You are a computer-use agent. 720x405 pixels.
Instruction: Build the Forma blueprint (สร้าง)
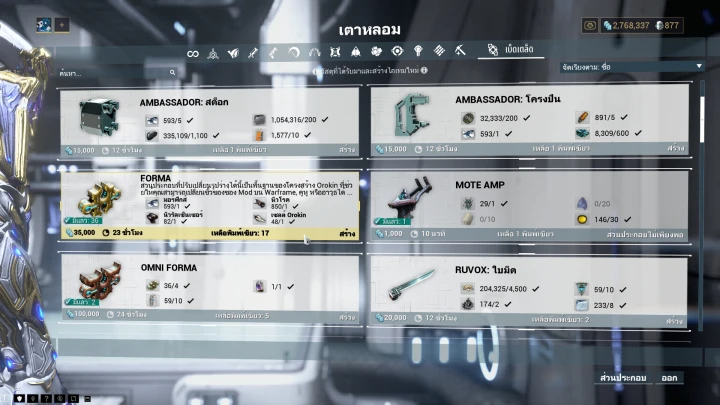click(347, 234)
